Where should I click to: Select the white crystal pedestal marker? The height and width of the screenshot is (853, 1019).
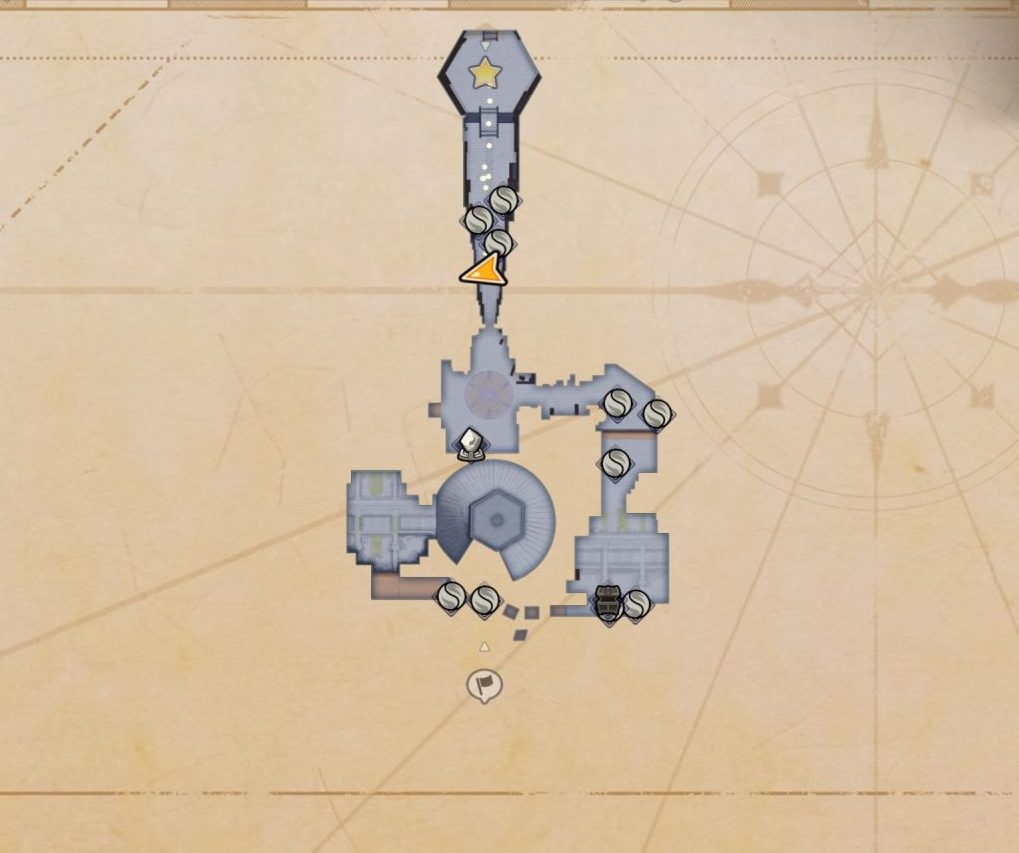pos(471,443)
